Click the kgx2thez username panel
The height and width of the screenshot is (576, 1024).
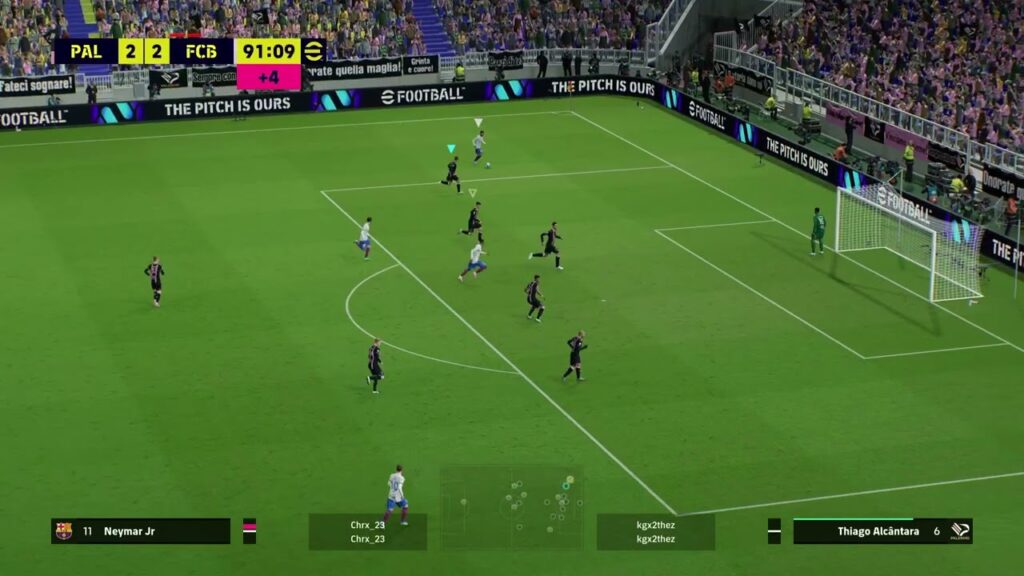point(655,531)
